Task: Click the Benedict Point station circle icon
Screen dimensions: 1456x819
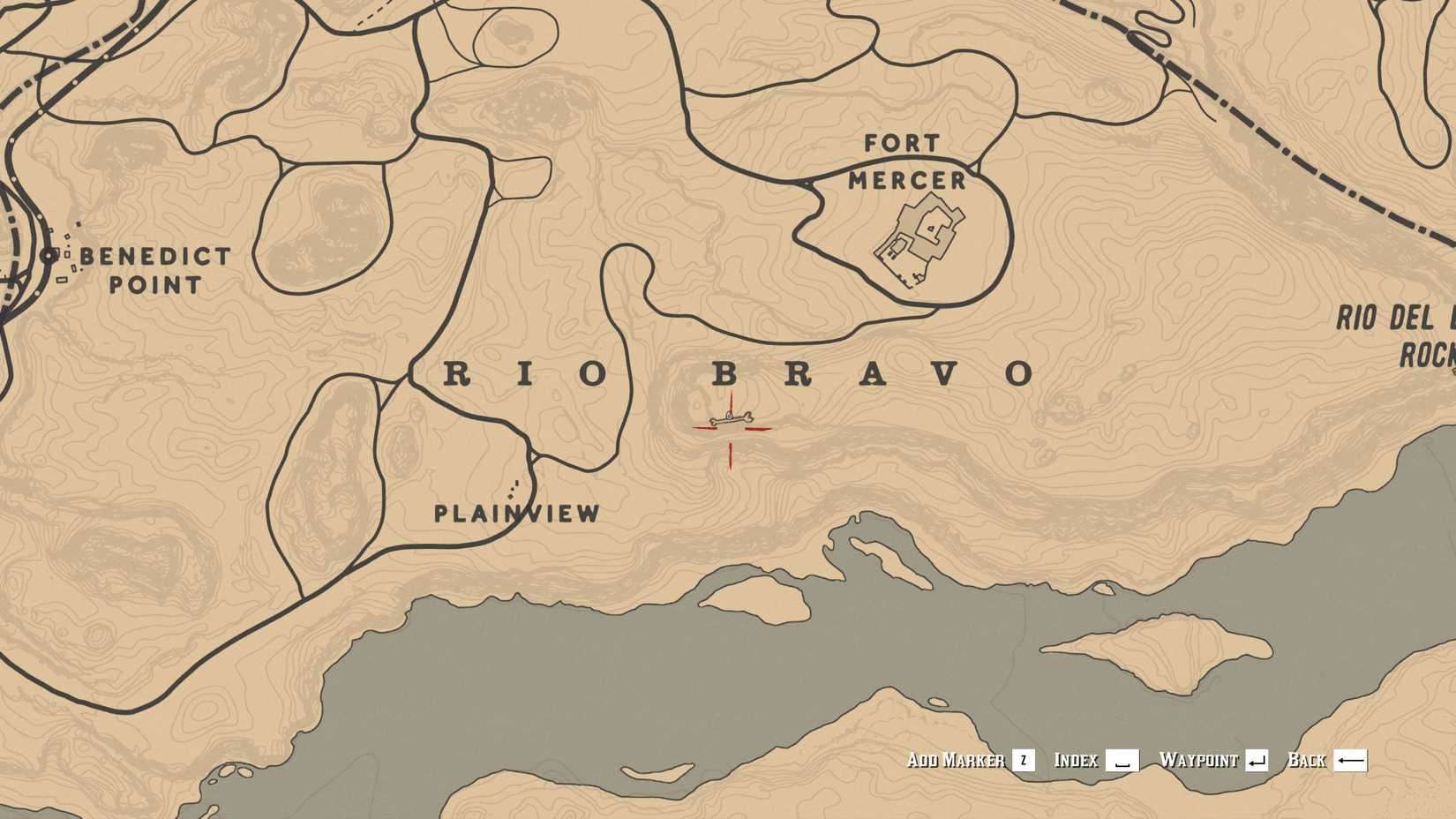Action: point(50,256)
